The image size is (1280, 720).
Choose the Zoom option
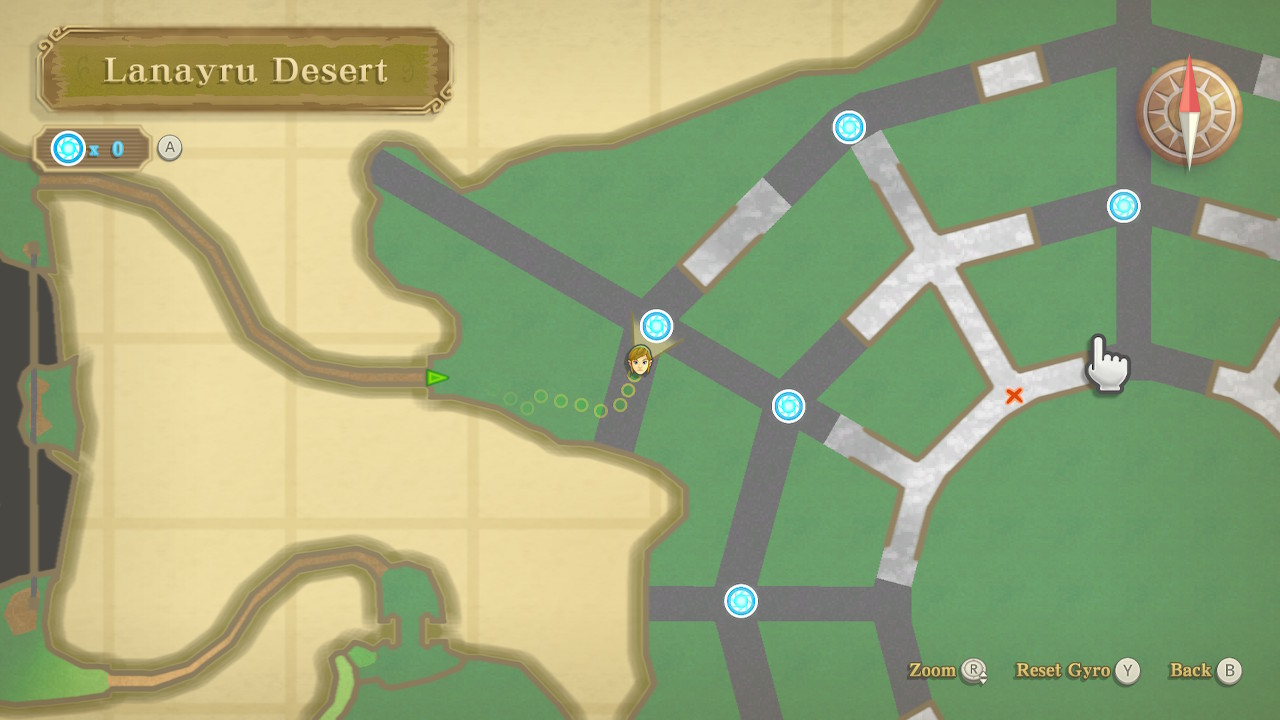pyautogui.click(x=946, y=671)
